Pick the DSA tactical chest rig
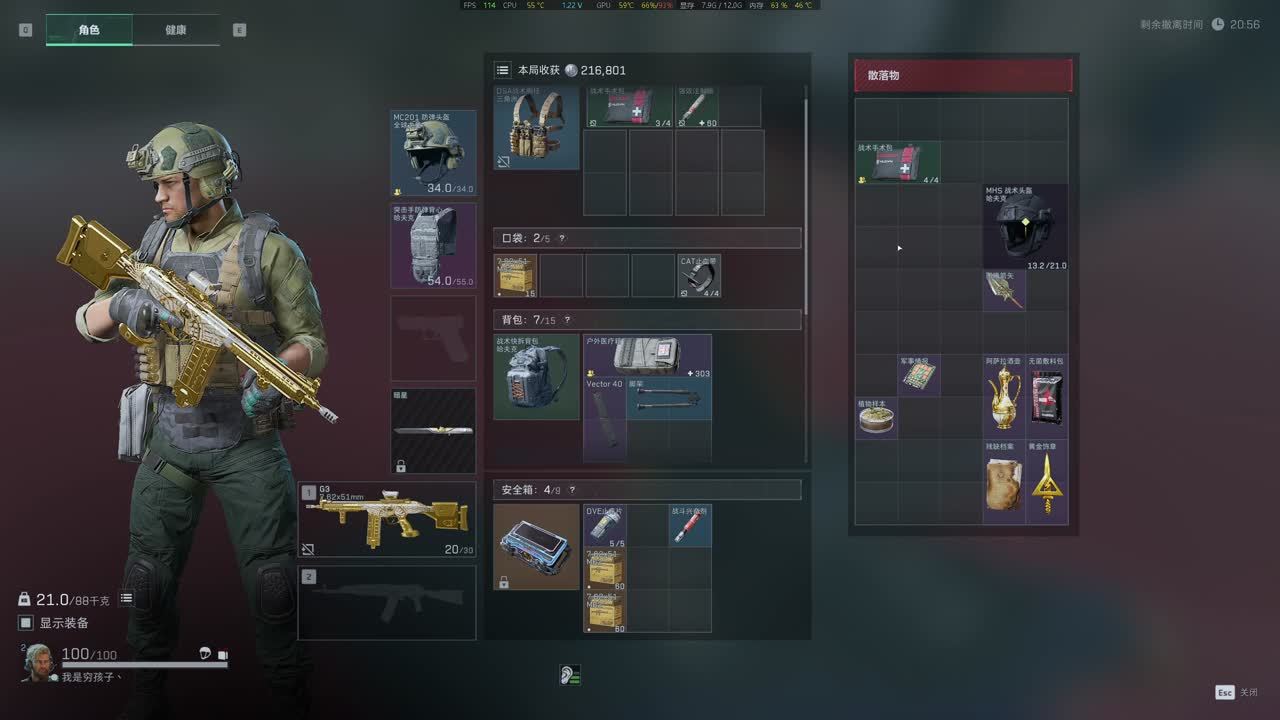1280x720 pixels. click(536, 128)
